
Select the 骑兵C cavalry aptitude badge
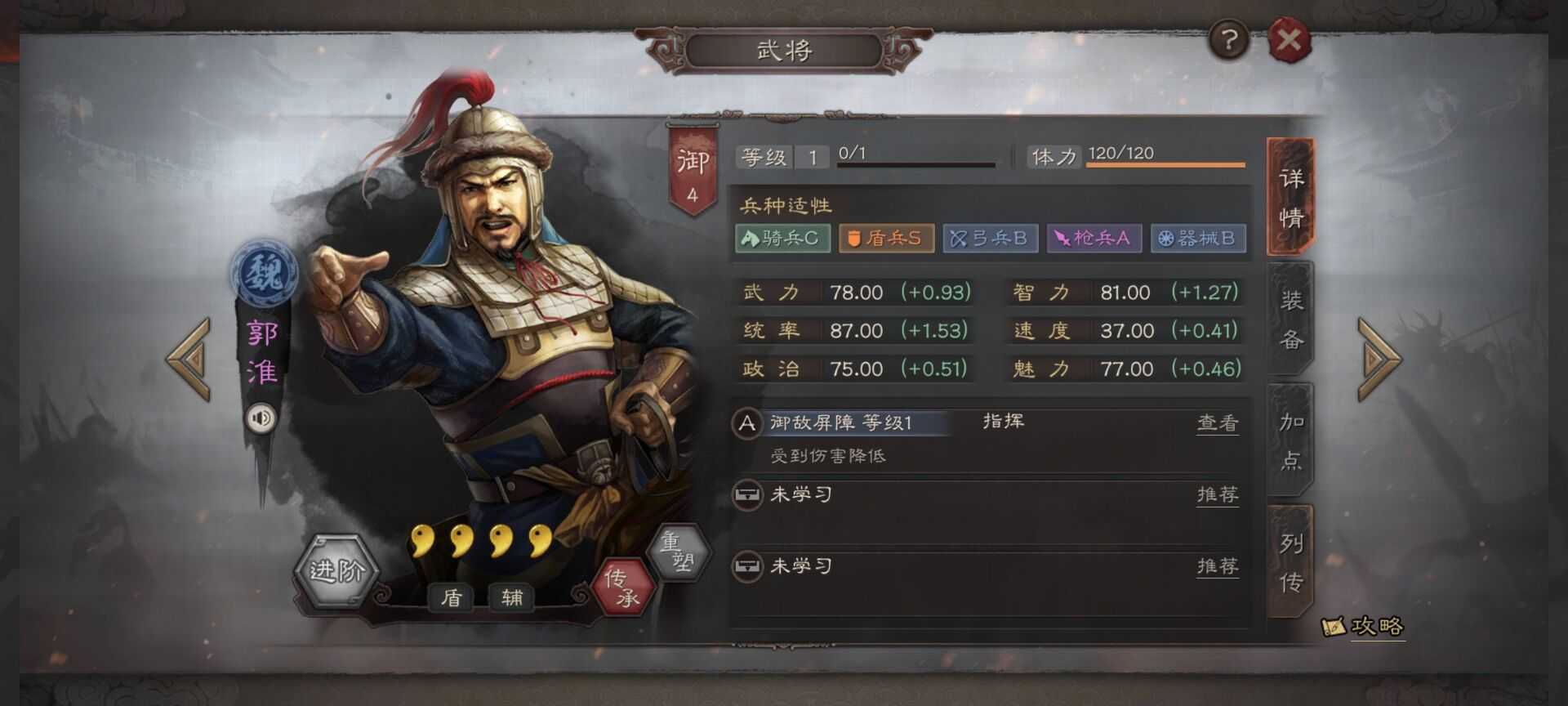(784, 239)
